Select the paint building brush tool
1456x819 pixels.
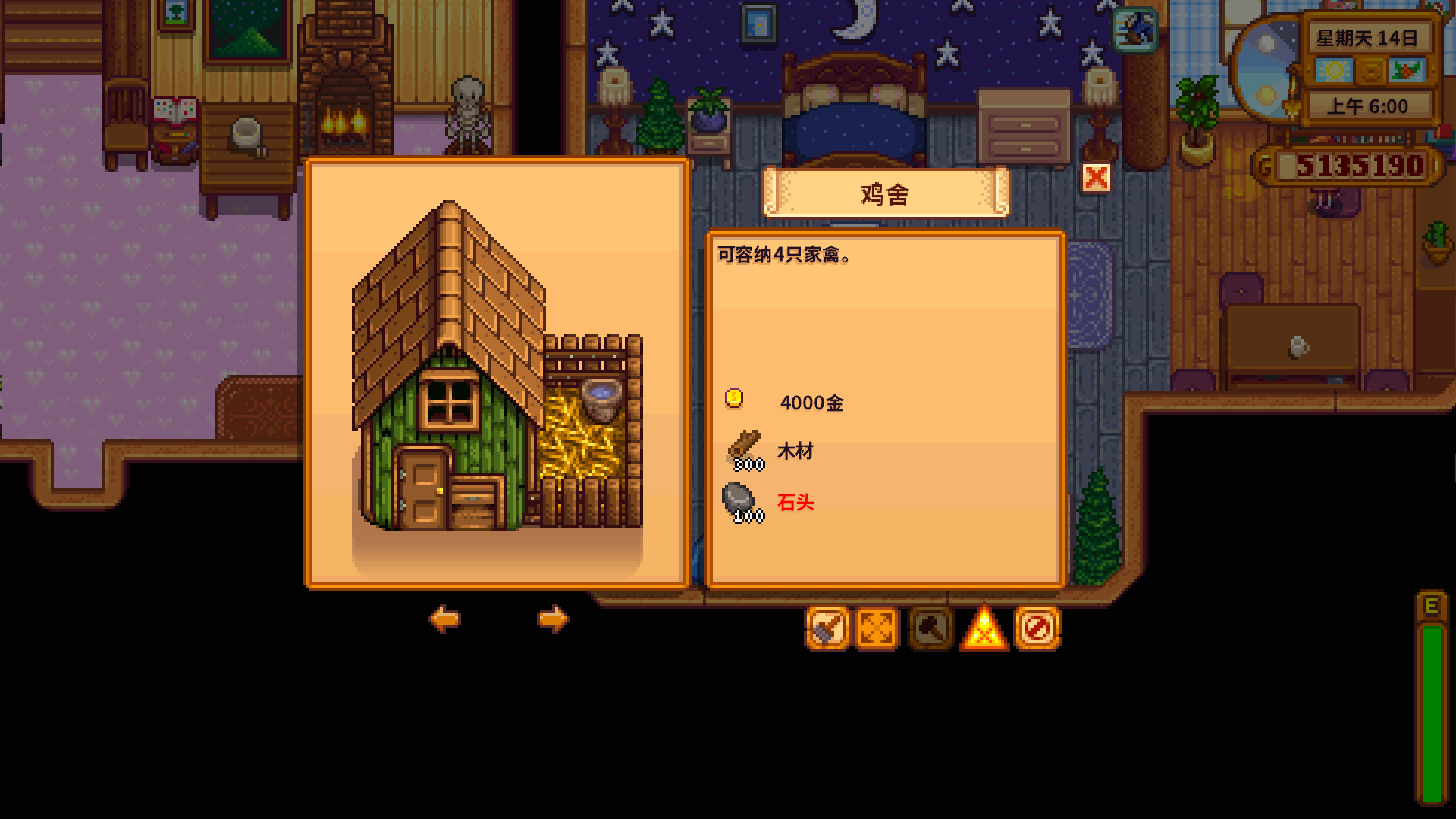(x=828, y=628)
